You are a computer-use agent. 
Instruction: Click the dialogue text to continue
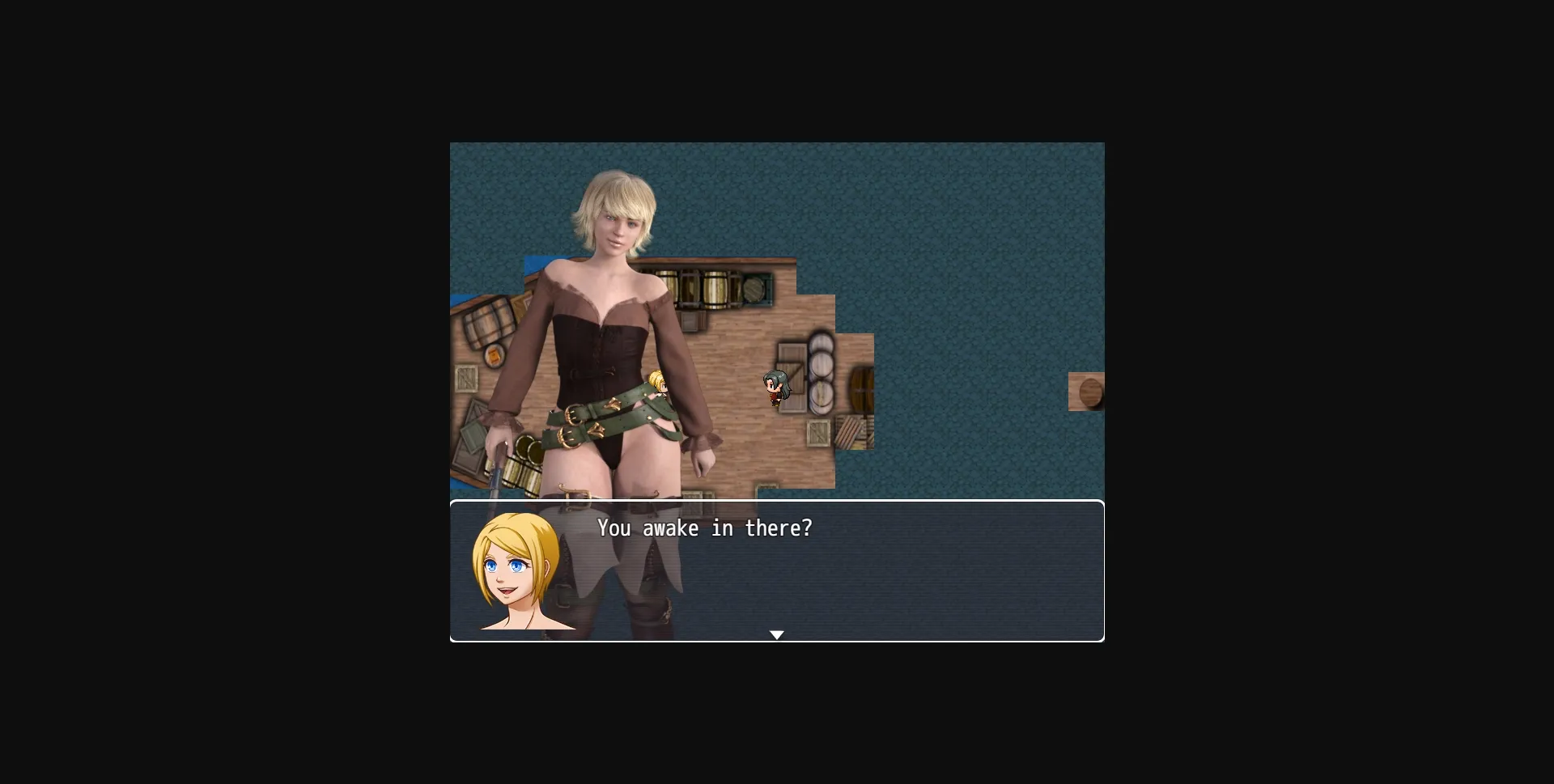pyautogui.click(x=704, y=528)
